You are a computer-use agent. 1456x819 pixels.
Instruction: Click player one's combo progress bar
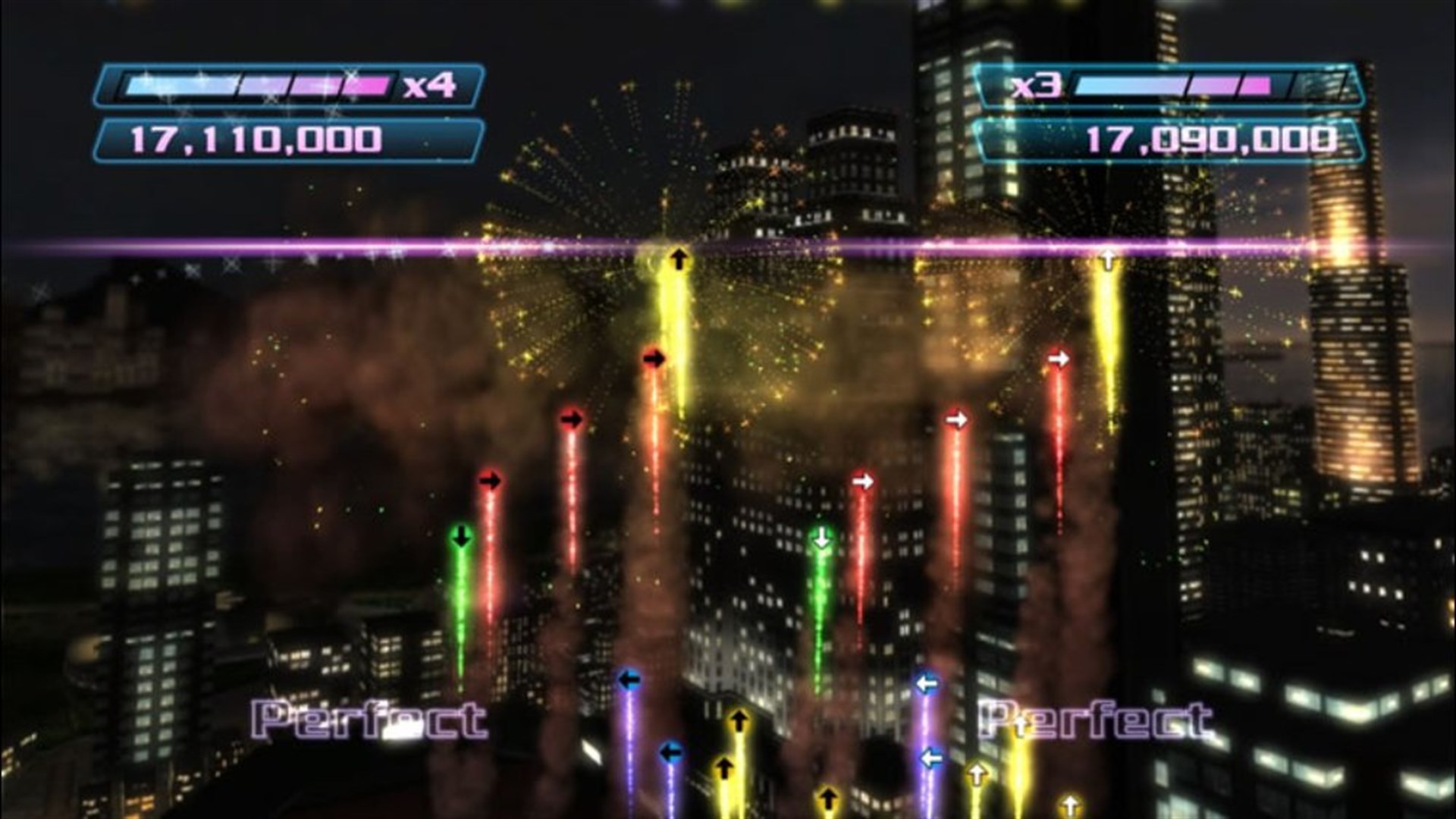coord(258,85)
